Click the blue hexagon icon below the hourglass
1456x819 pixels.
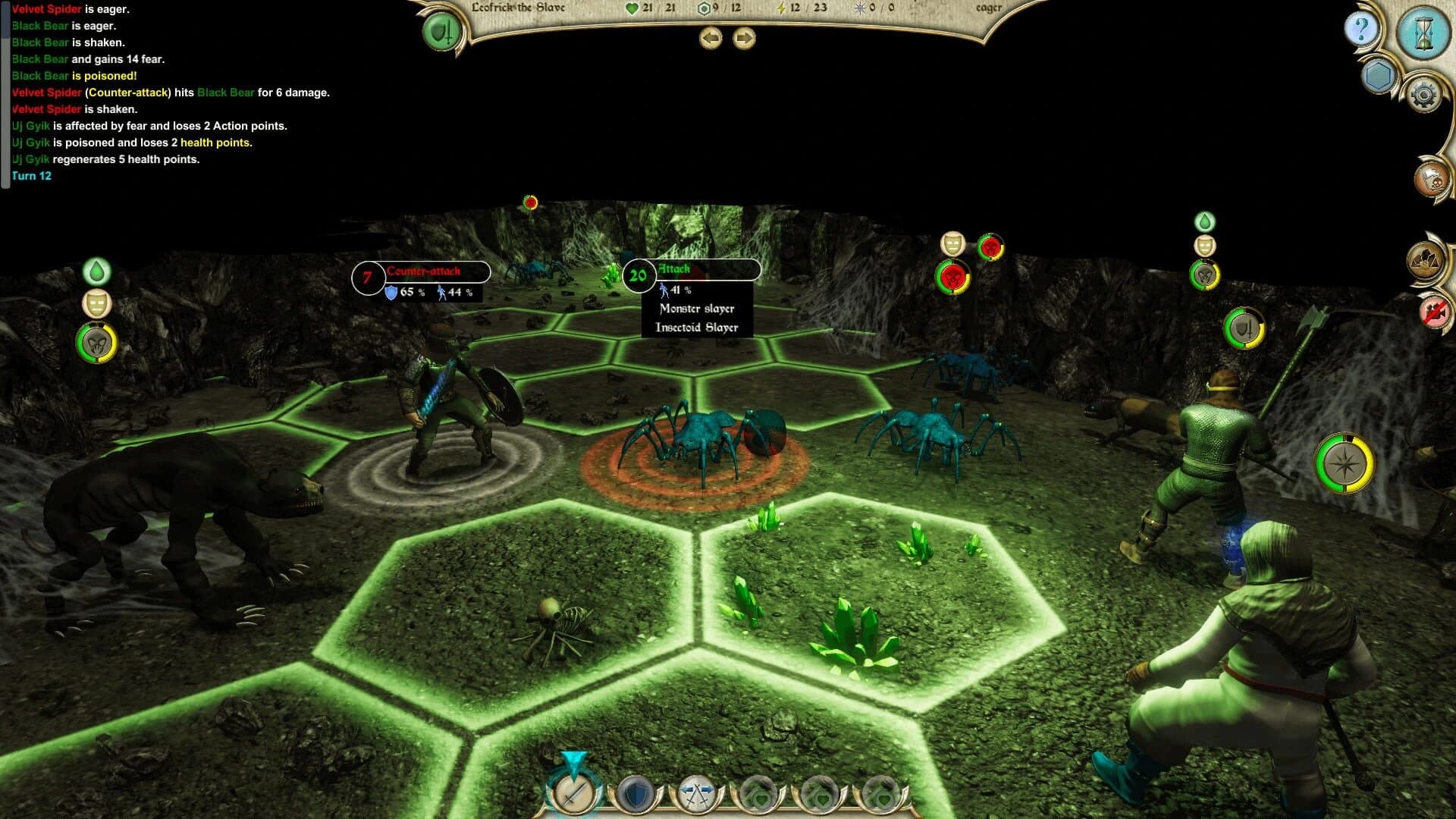point(1379,74)
